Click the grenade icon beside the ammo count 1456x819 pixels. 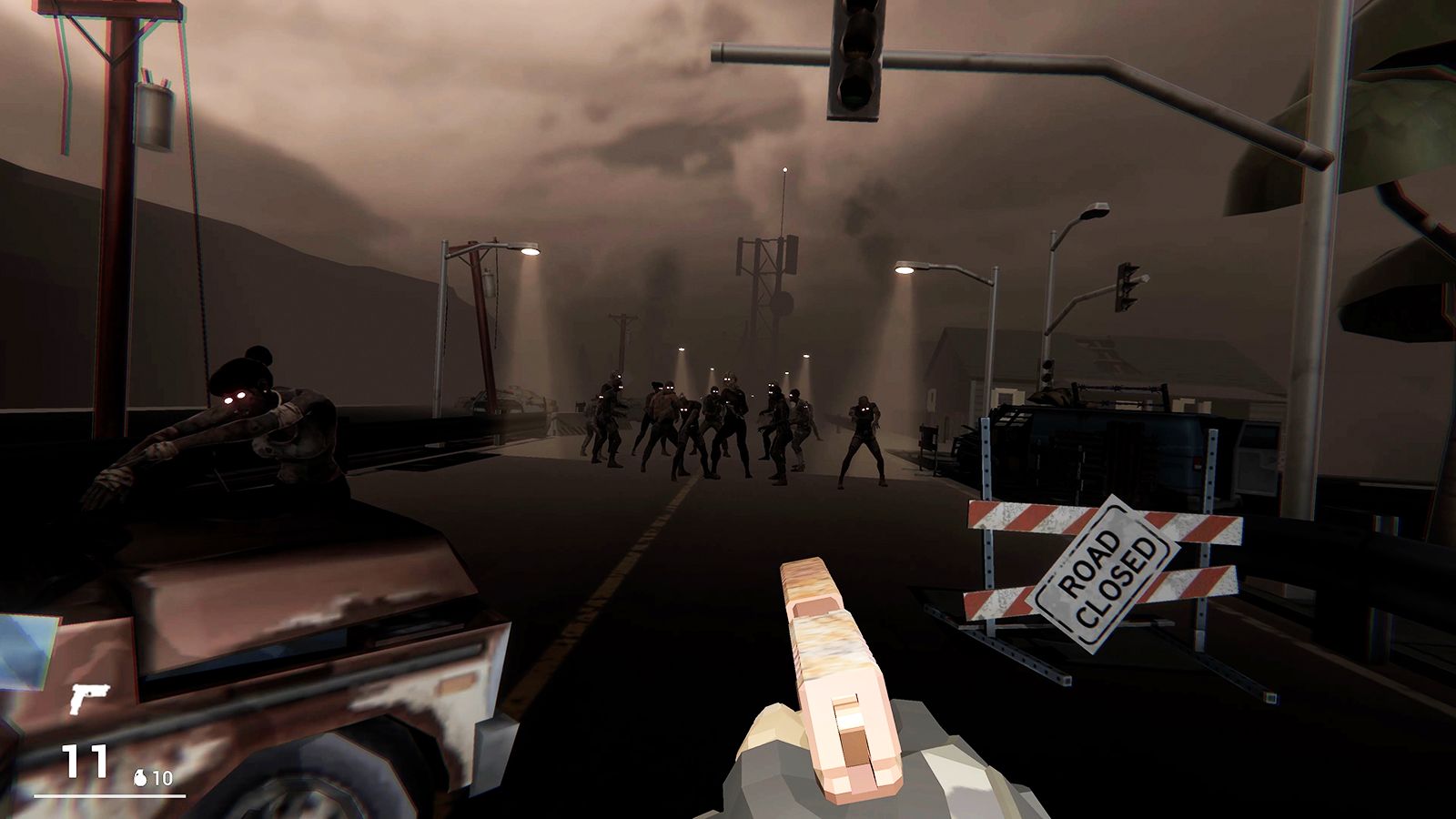tap(140, 778)
